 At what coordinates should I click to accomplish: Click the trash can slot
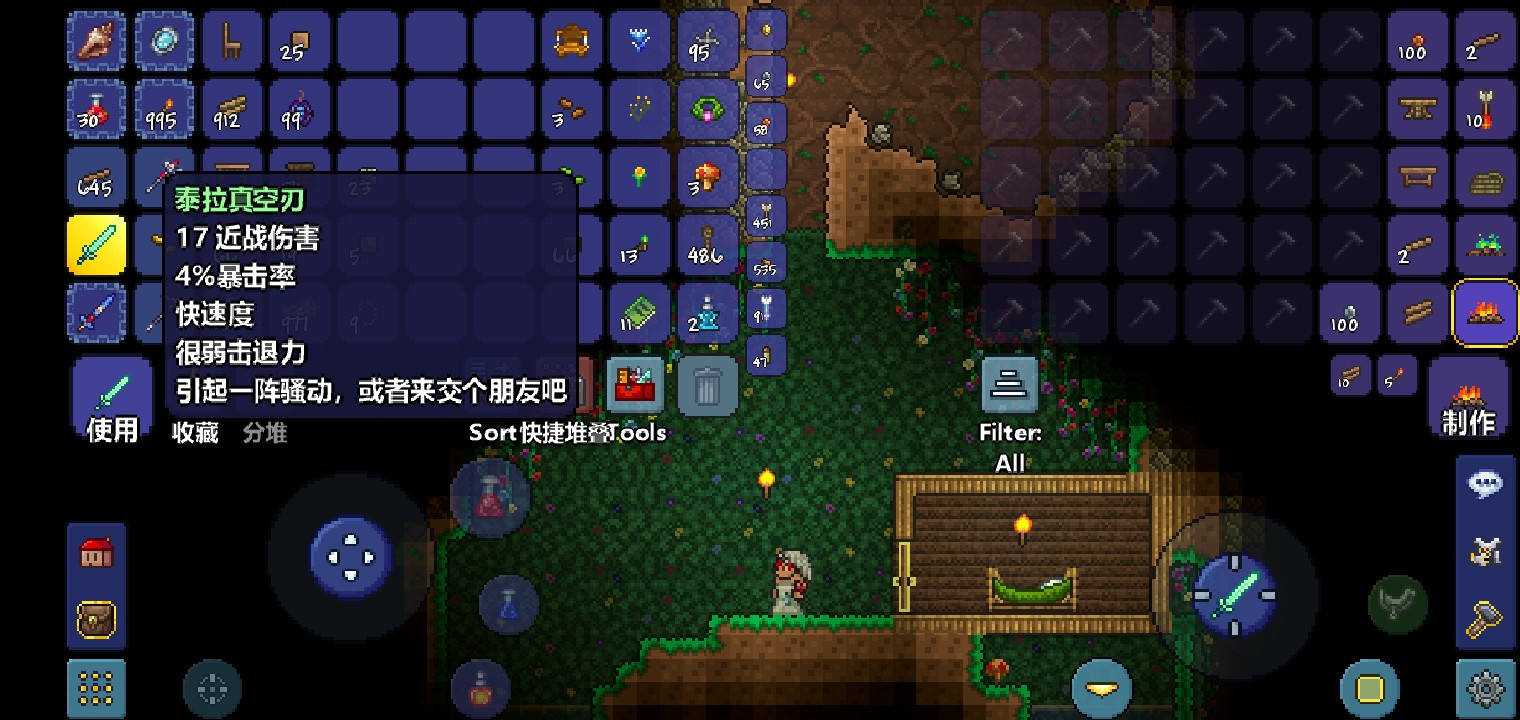pyautogui.click(x=707, y=385)
